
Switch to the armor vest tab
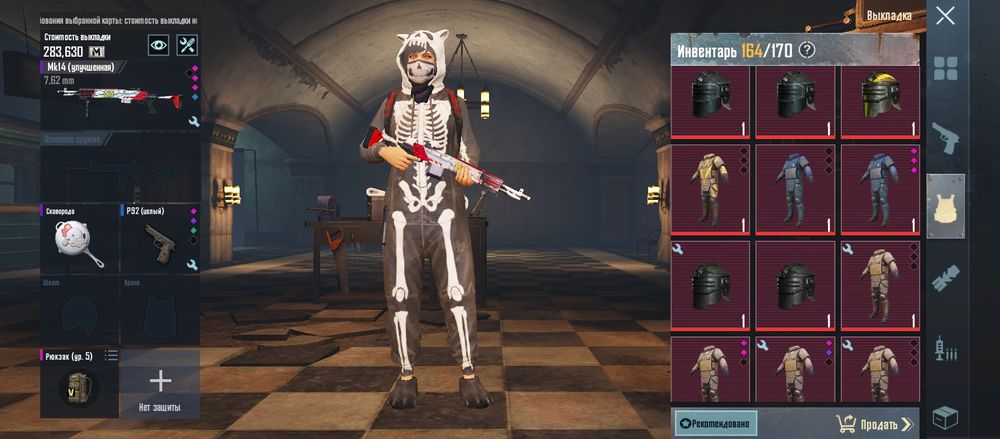[946, 206]
